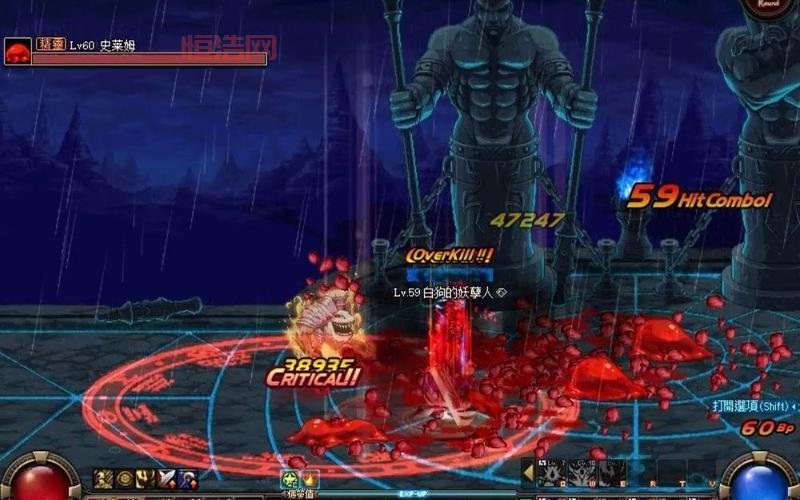Viewport: 800px width, 500px height.
Task: Activate the skill in the Q slot
Action: coord(550,474)
